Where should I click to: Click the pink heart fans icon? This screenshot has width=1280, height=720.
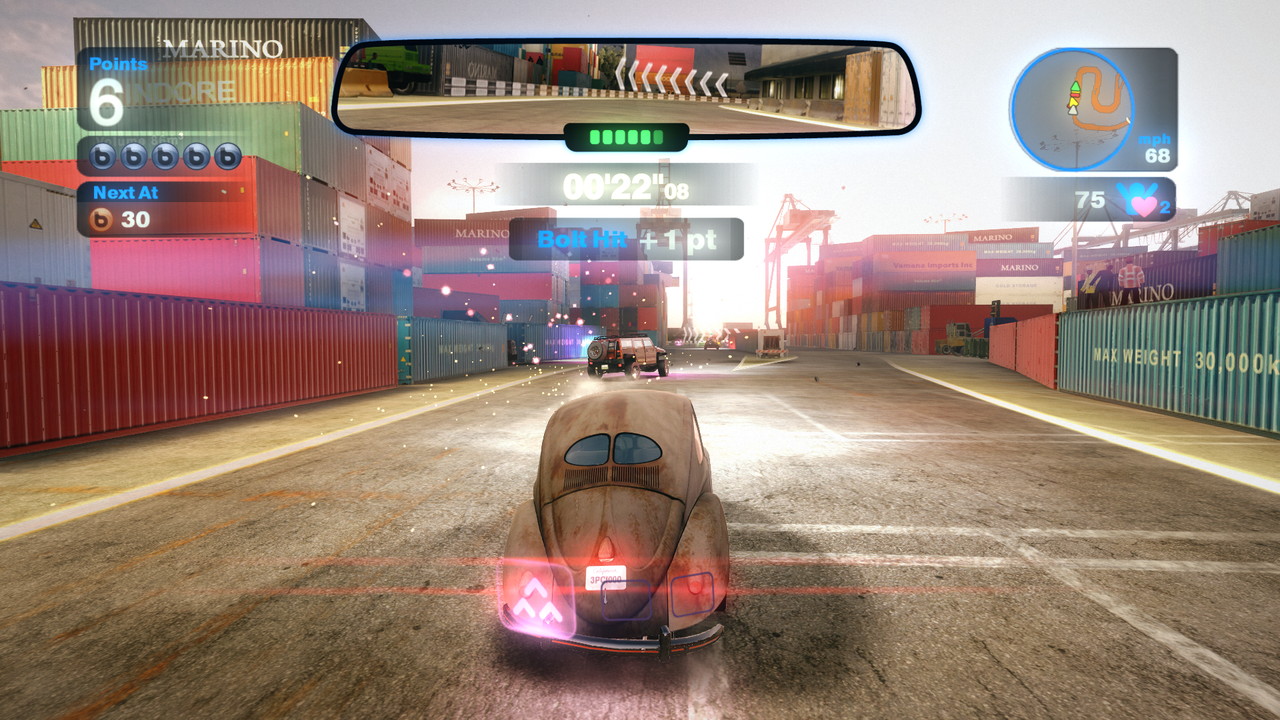[1142, 200]
